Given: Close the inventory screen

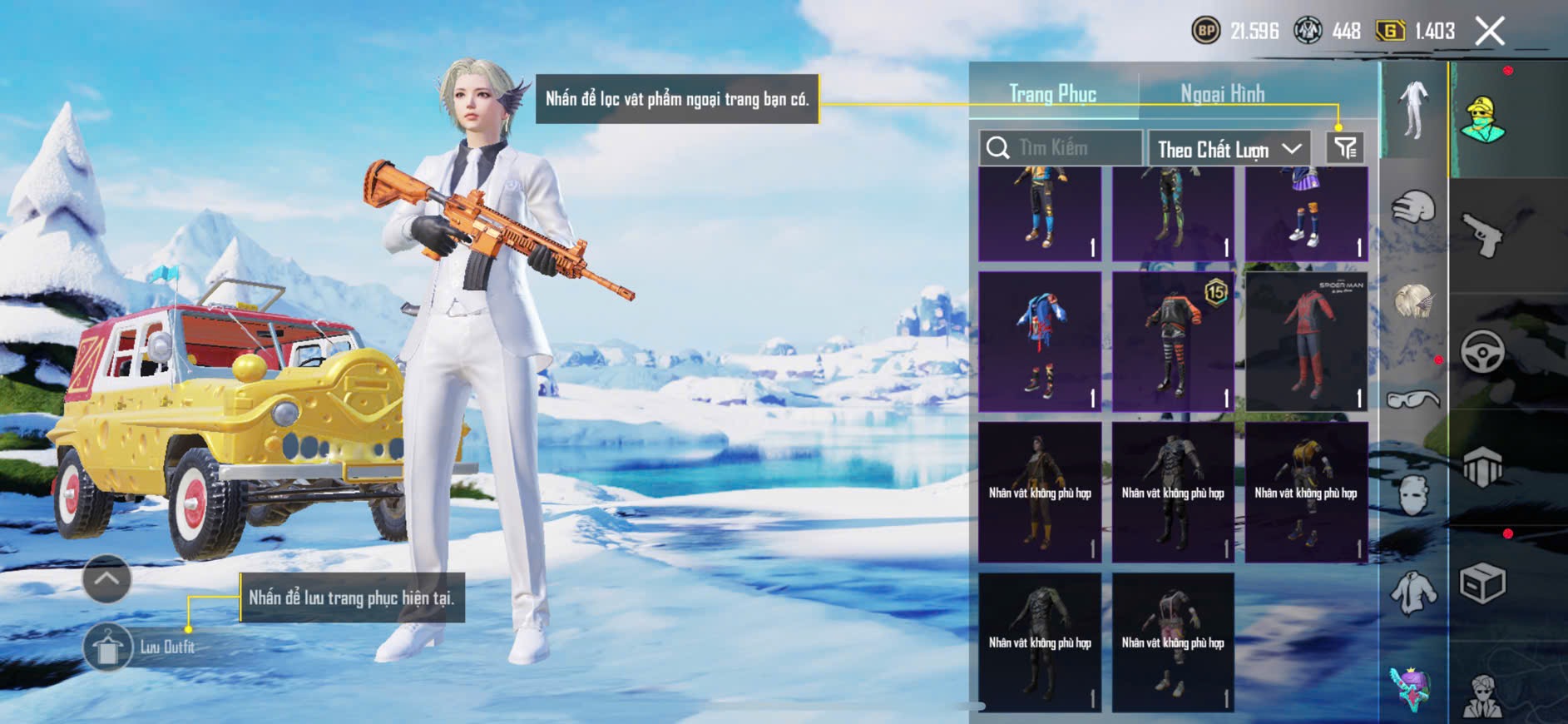Looking at the screenshot, I should pyautogui.click(x=1489, y=32).
